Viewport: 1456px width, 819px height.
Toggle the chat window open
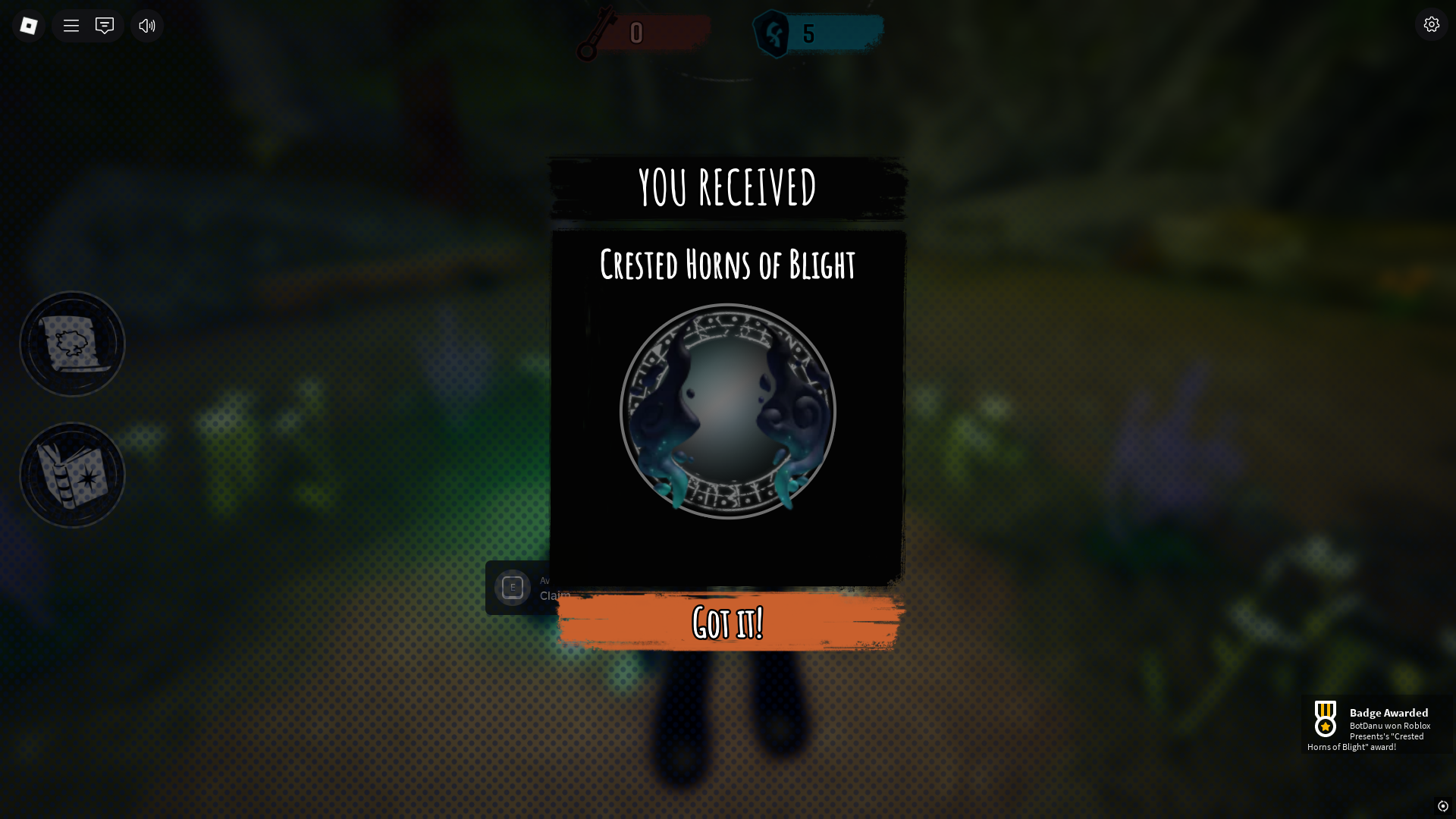pos(104,25)
